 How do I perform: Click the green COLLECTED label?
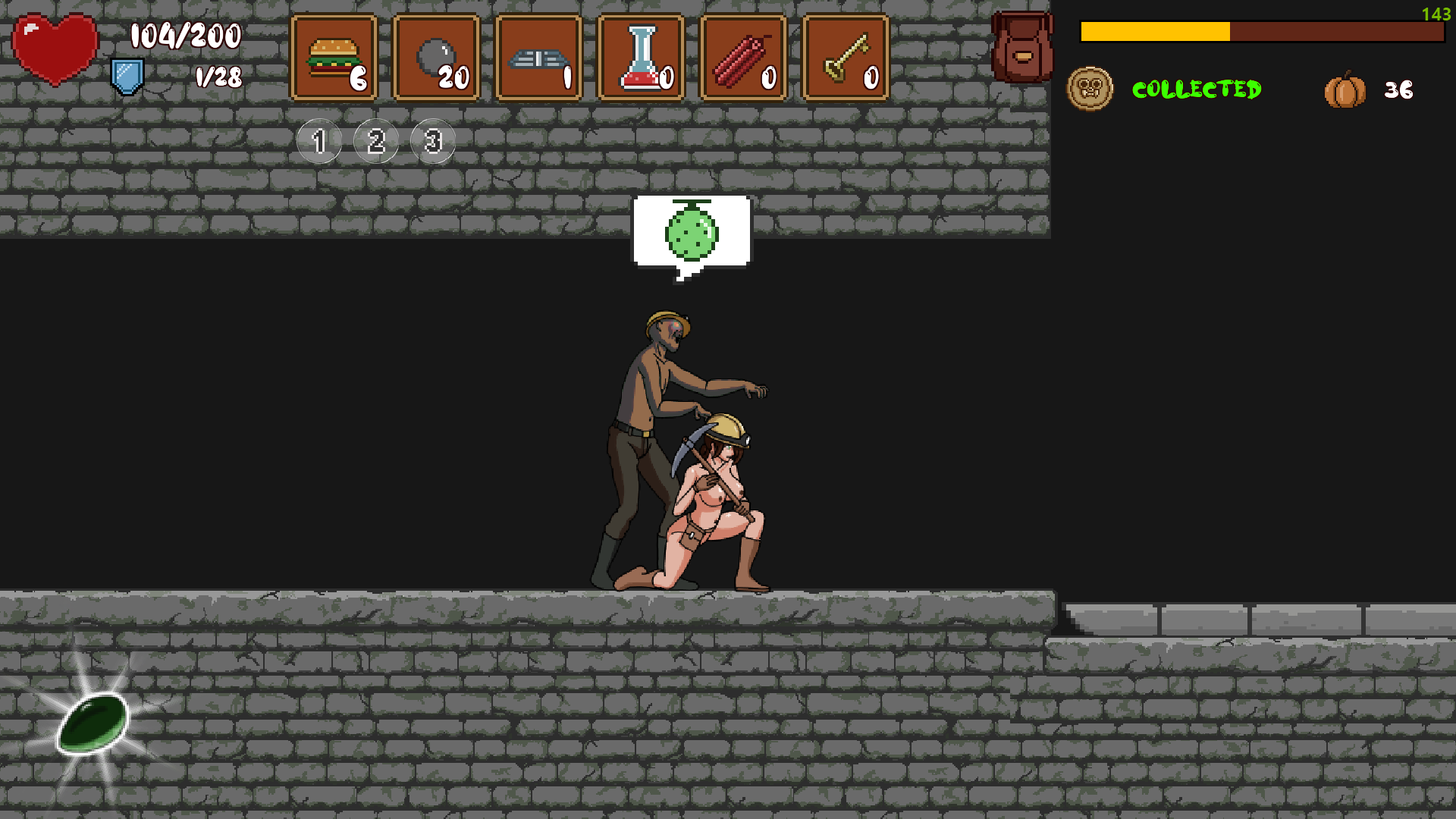pyautogui.click(x=1197, y=90)
